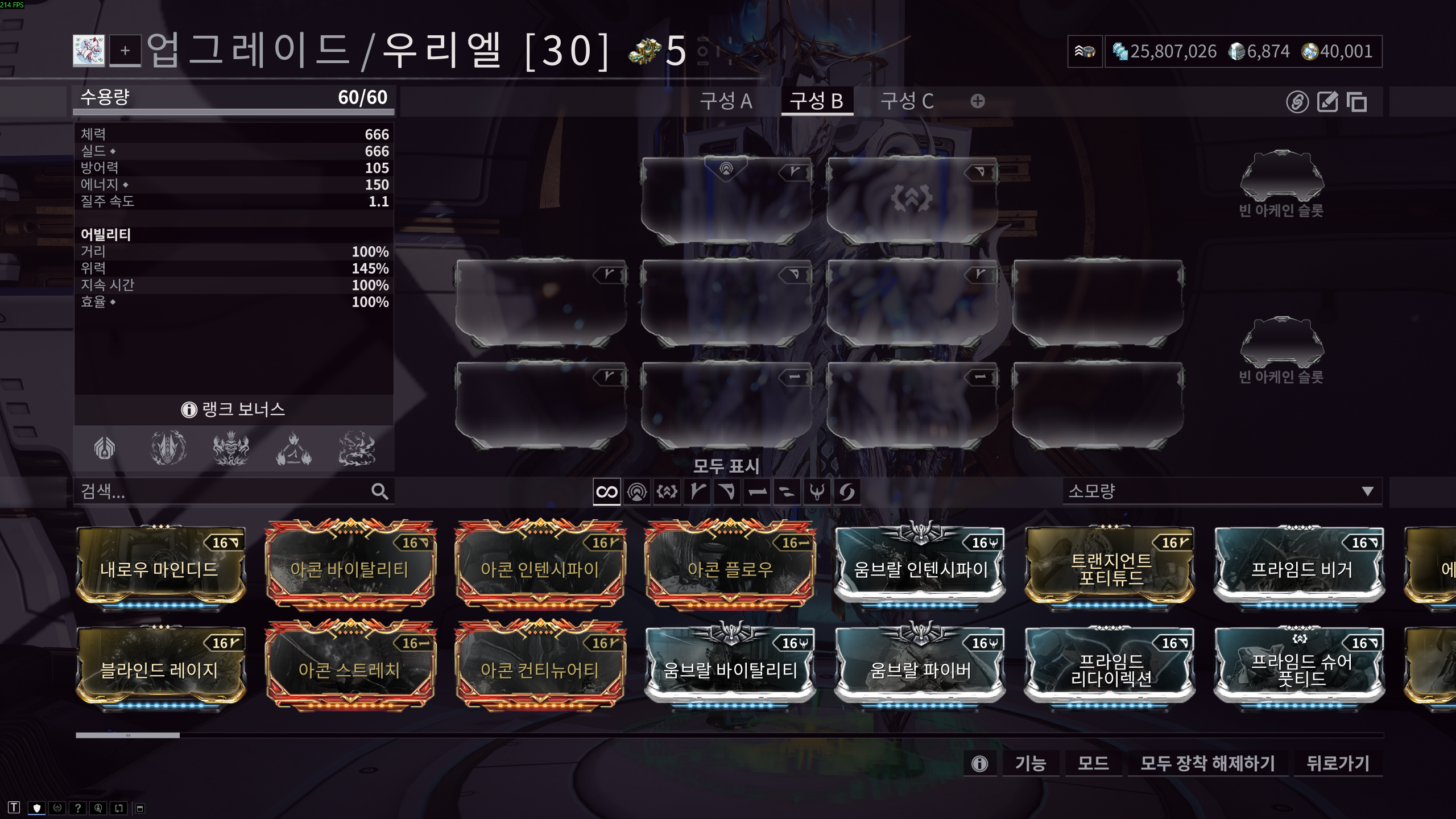Screen dimensions: 1456x819
Task: Click the rename configuration pencil icon
Action: point(1327,104)
